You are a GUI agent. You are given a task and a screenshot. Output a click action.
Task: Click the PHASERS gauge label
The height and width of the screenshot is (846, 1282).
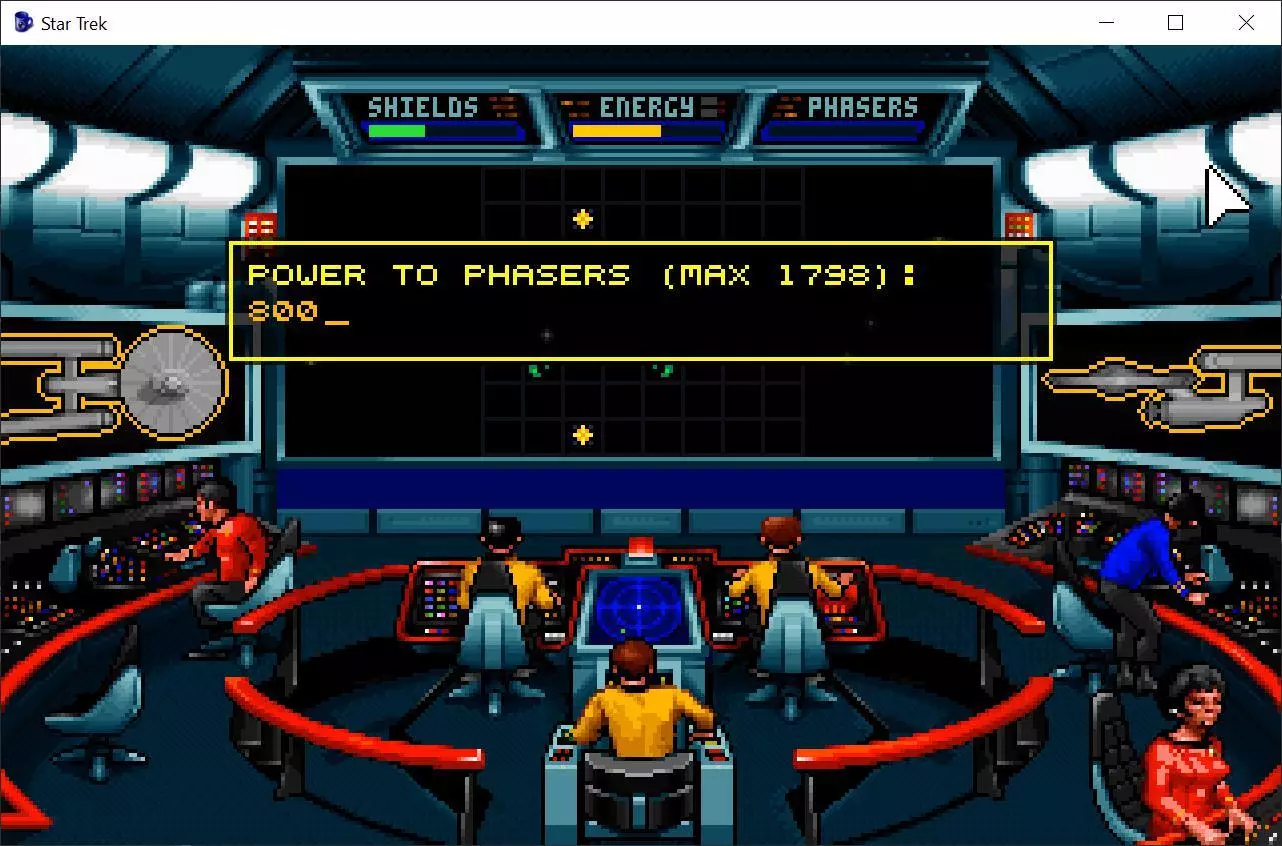tap(862, 106)
